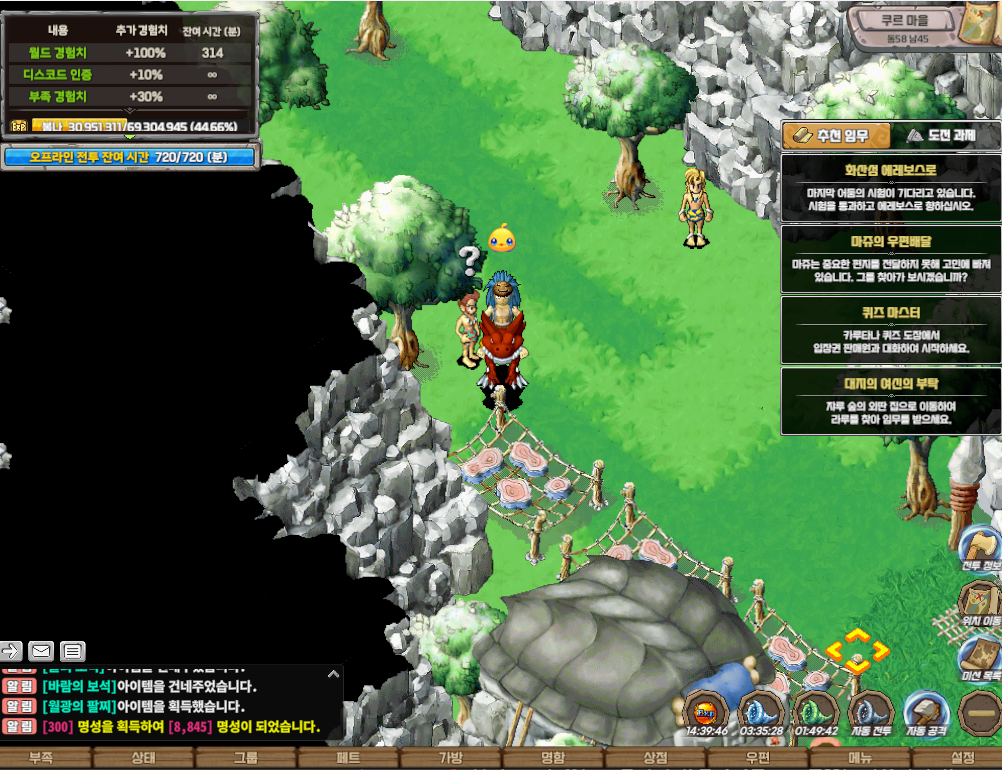Viewport: 1002px width, 770px height.
Task: Toggle 자동 공격 auto attack
Action: [x=926, y=713]
